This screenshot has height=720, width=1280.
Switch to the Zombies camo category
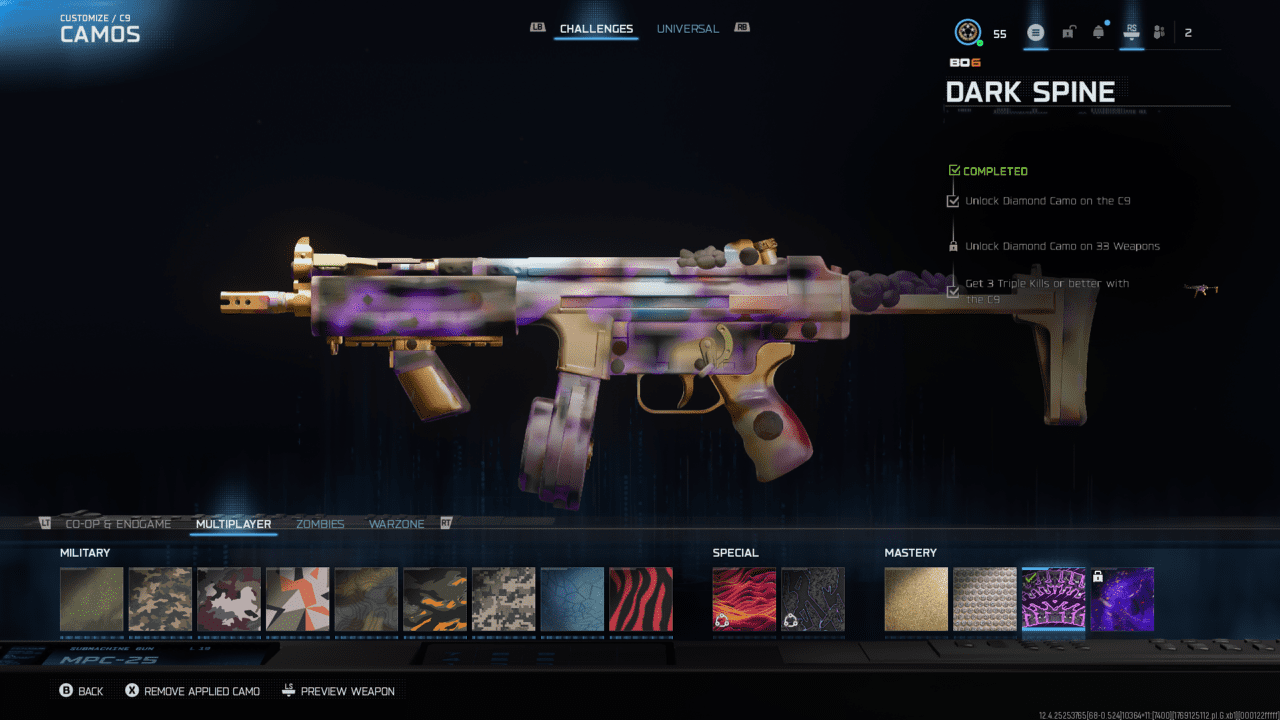tap(320, 524)
